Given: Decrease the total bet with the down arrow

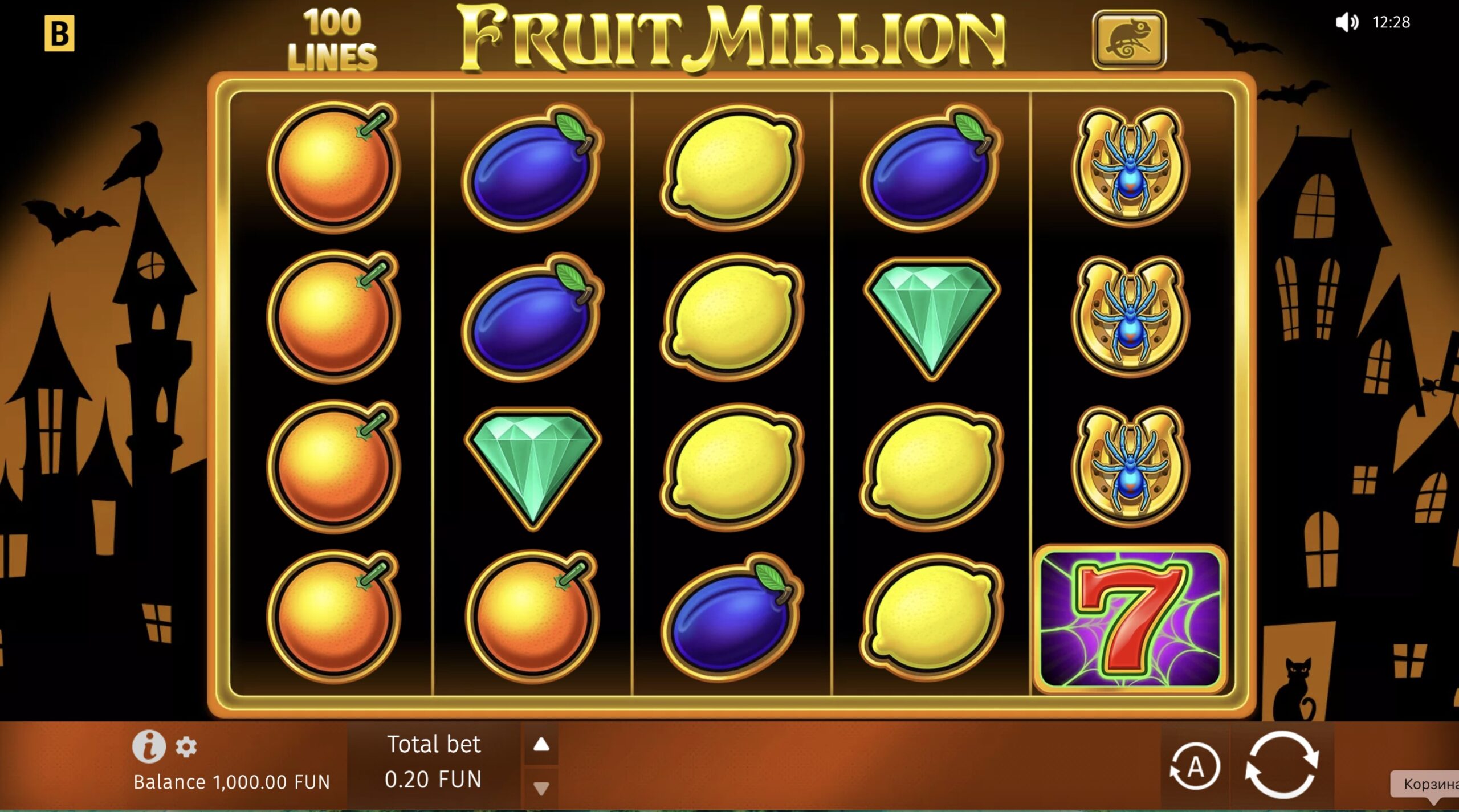Looking at the screenshot, I should 542,787.
